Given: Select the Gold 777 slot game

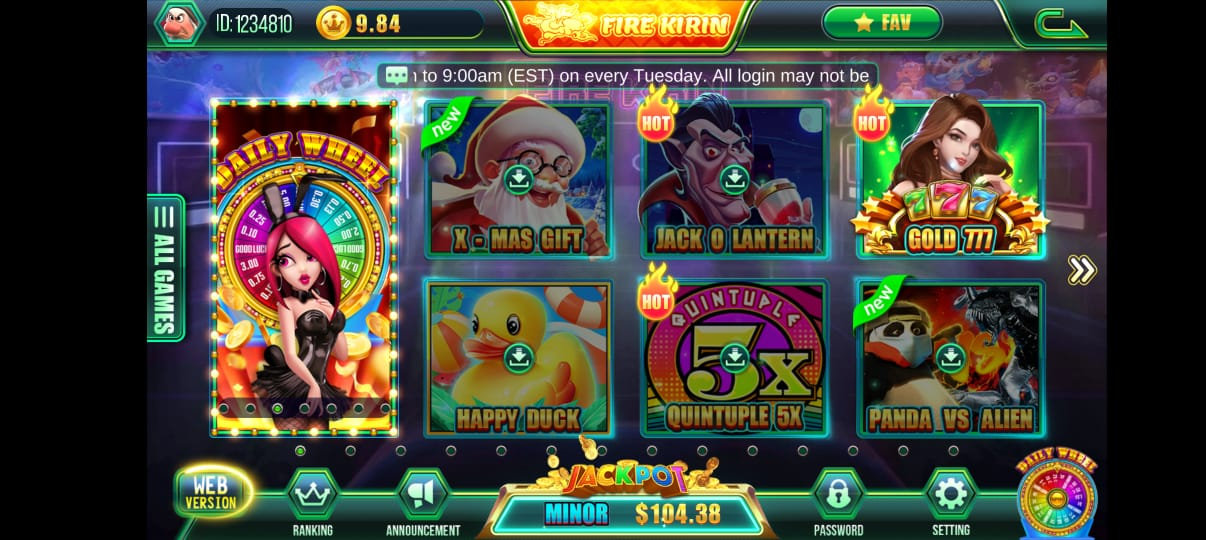Looking at the screenshot, I should (950, 180).
